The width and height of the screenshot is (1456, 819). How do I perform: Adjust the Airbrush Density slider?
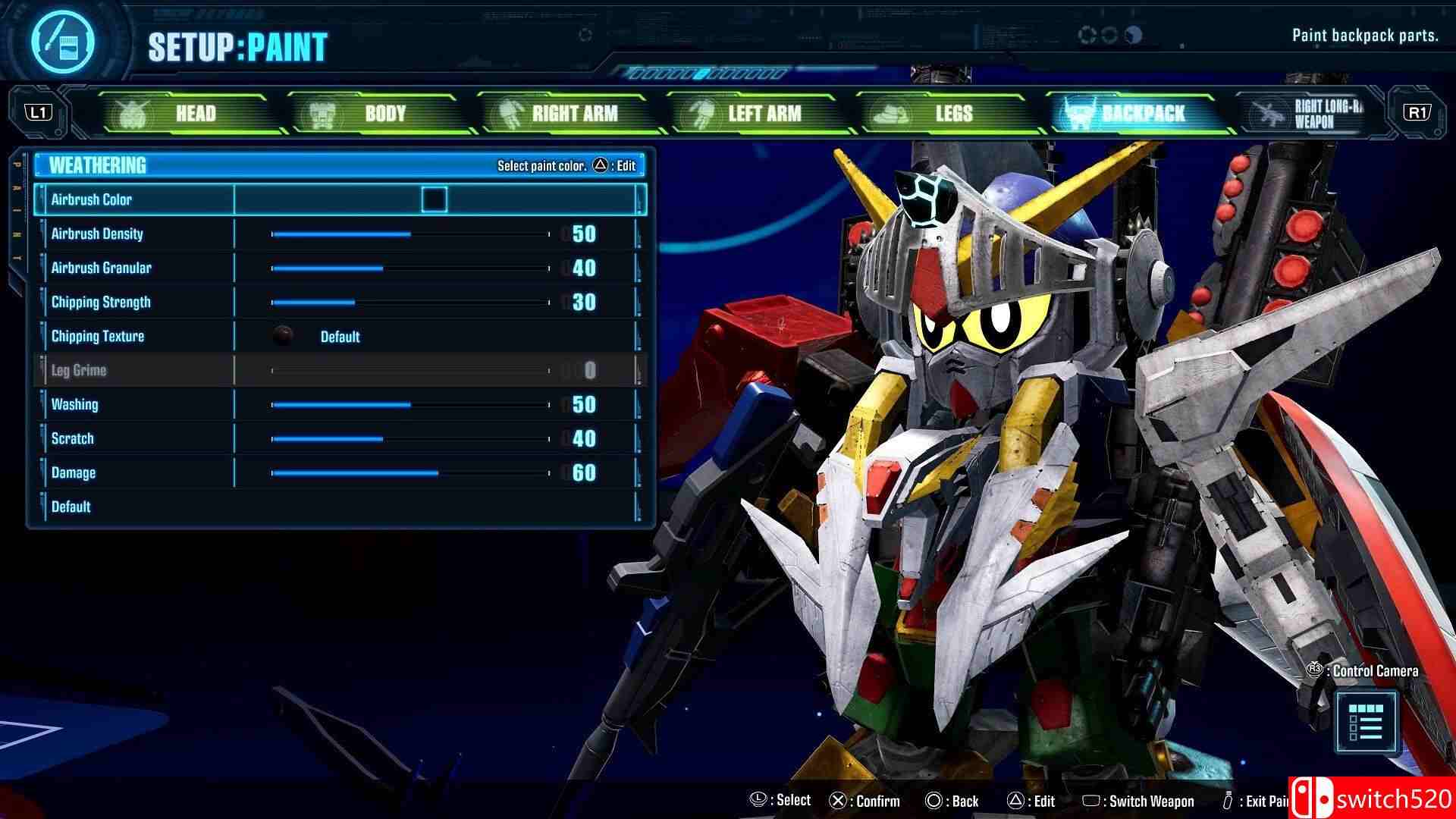point(410,234)
